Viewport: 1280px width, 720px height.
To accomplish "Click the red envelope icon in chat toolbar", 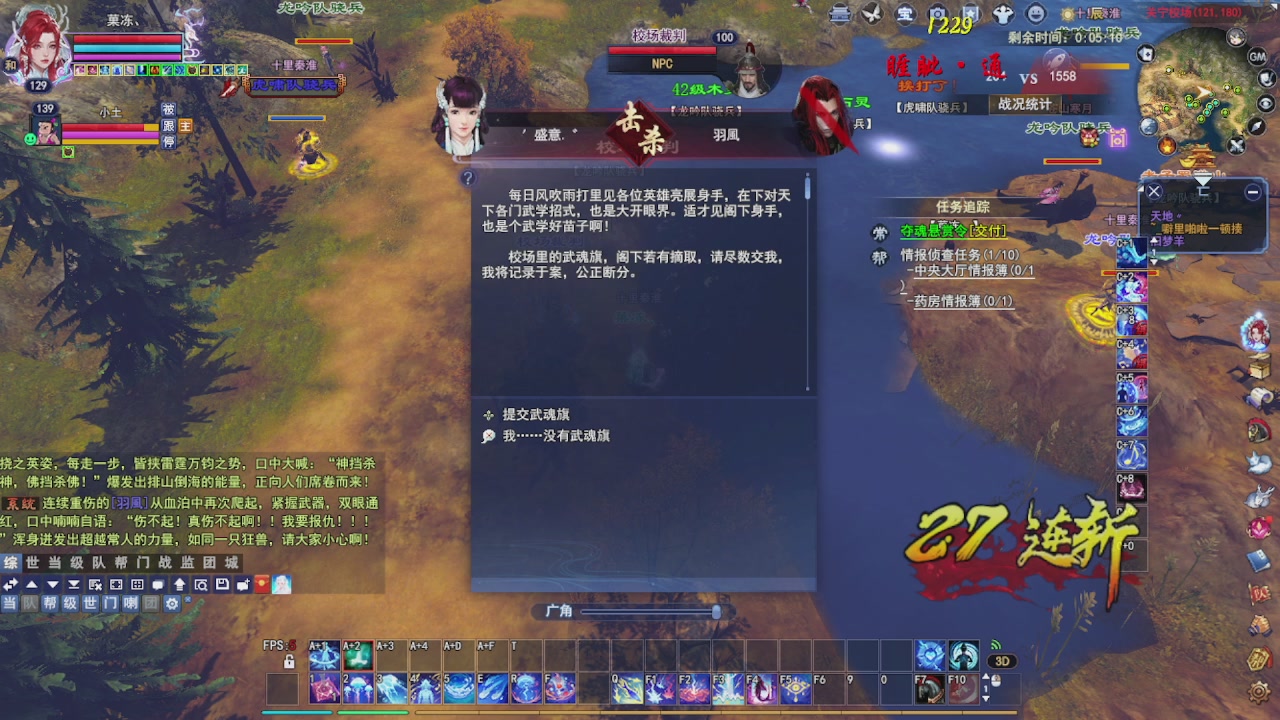I will coord(262,583).
